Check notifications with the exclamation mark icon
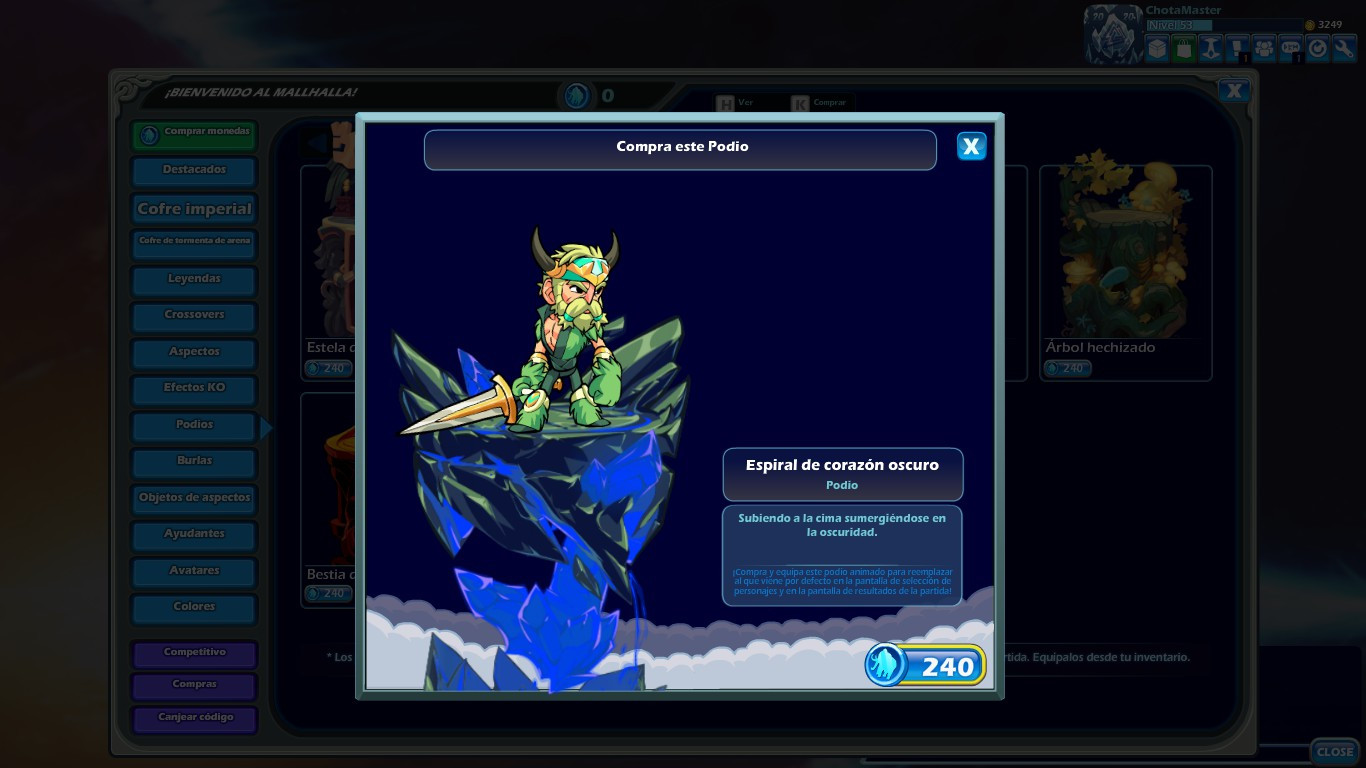 click(x=1237, y=47)
